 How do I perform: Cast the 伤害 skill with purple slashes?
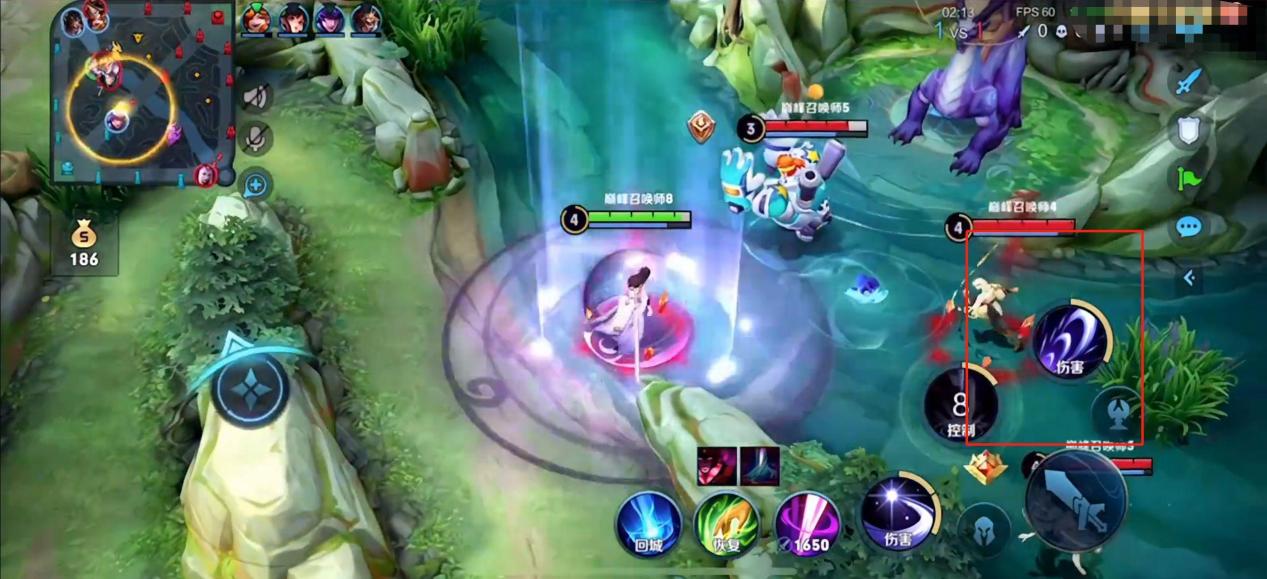(x=1069, y=342)
